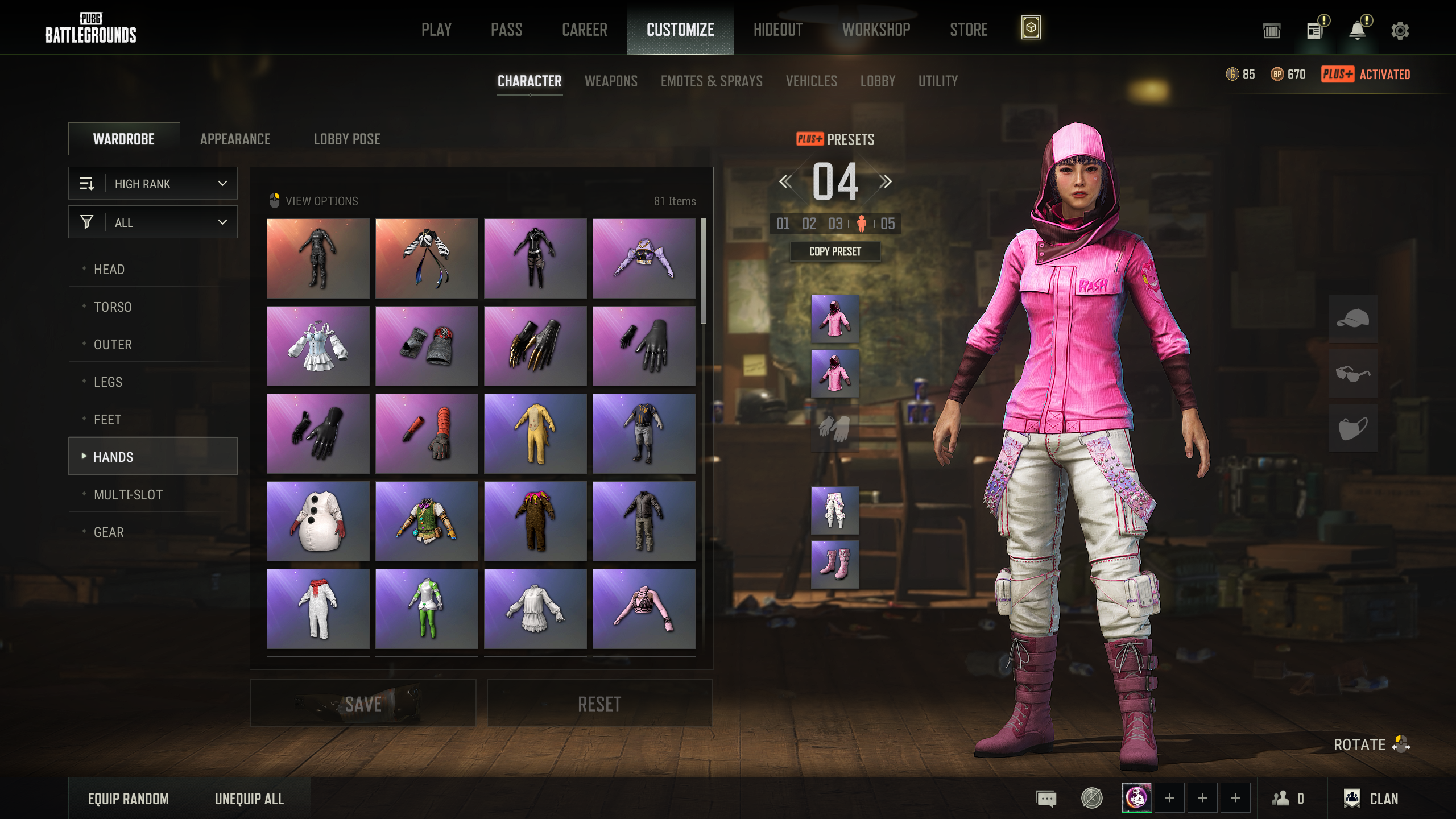This screenshot has height=819, width=1456.
Task: Open the Appearance tab
Action: pos(235,139)
